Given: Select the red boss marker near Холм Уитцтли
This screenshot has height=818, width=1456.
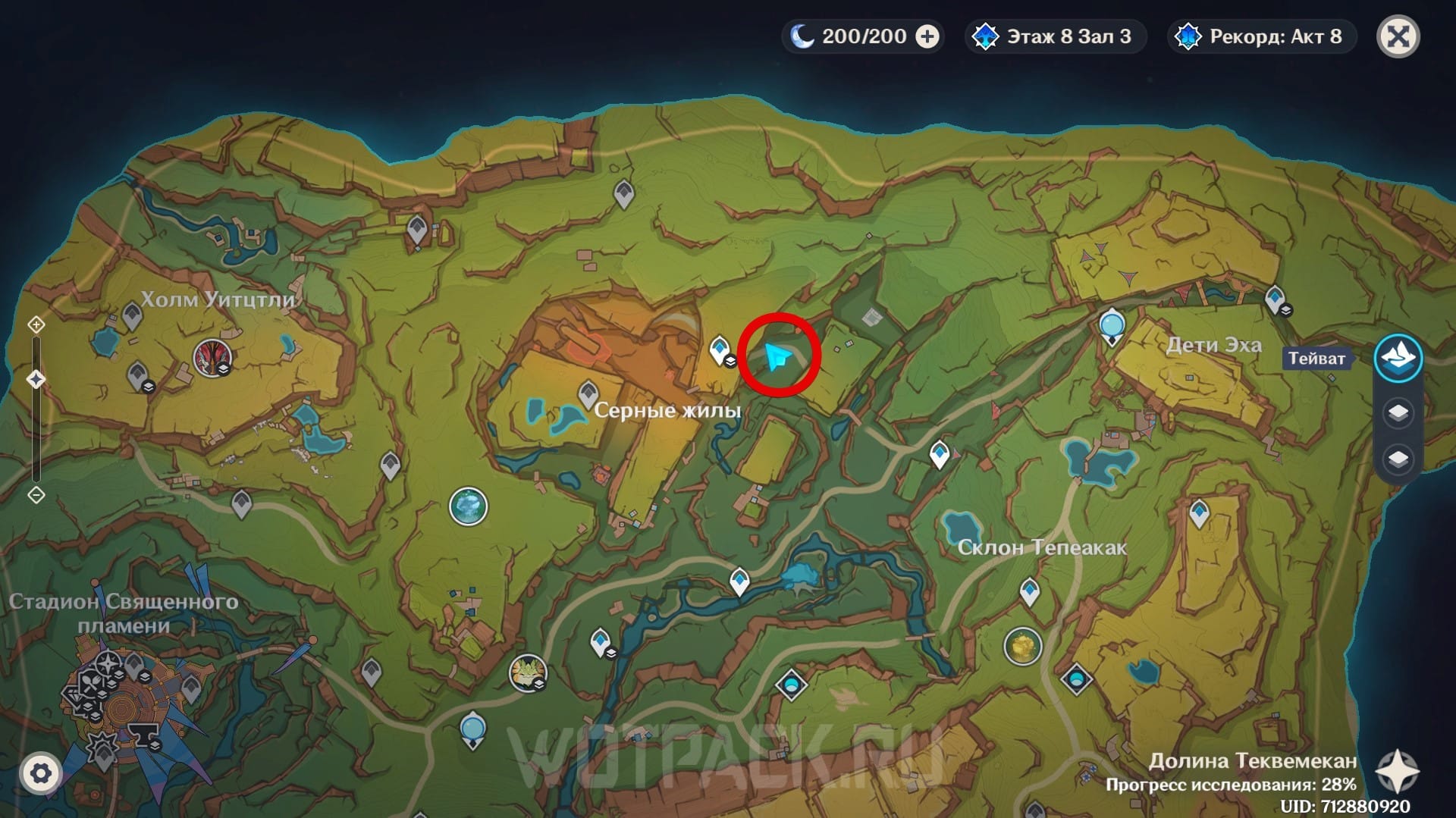Looking at the screenshot, I should coord(212,357).
